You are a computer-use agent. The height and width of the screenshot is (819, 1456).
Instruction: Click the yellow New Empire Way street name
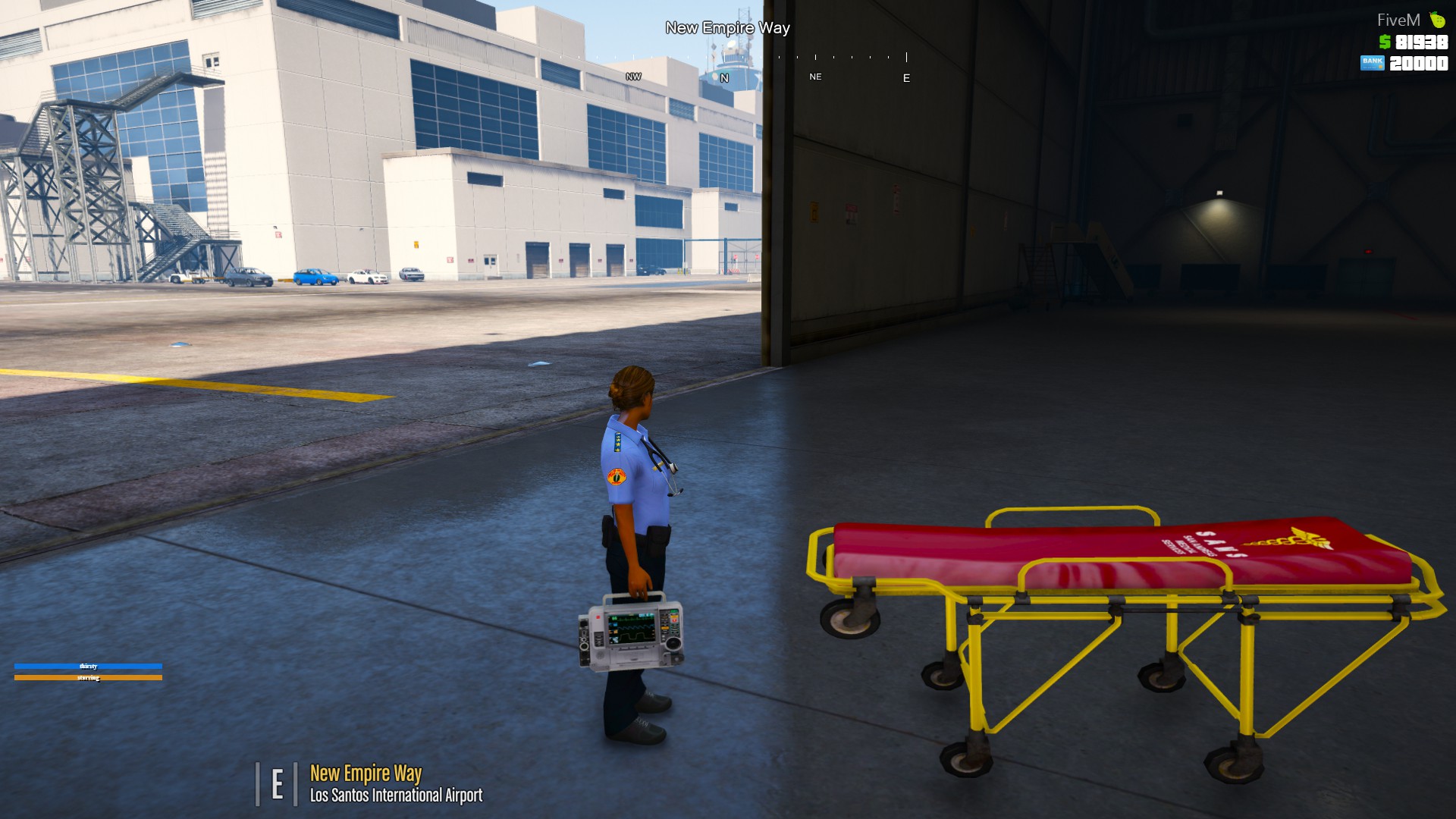(366, 773)
